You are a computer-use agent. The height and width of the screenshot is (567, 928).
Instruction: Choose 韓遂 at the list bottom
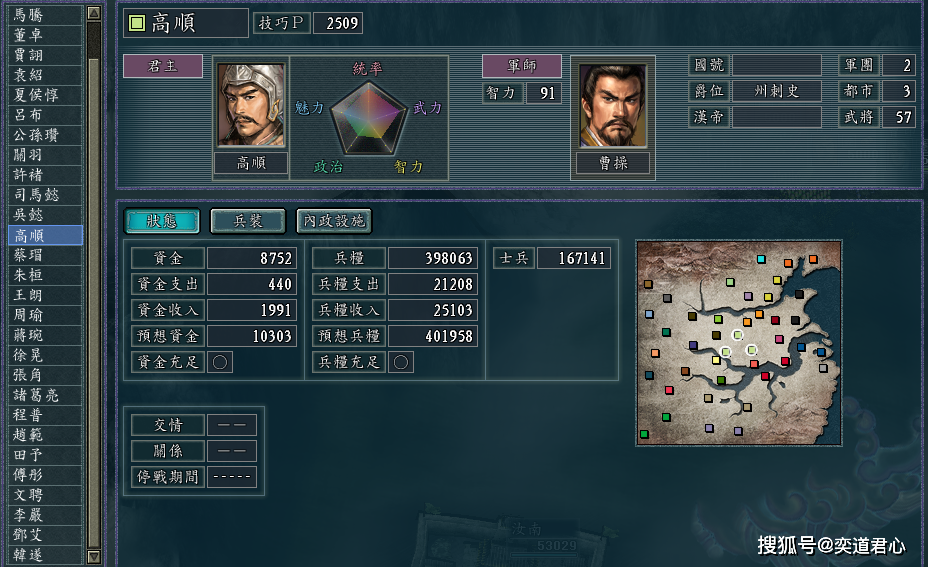tap(41, 555)
